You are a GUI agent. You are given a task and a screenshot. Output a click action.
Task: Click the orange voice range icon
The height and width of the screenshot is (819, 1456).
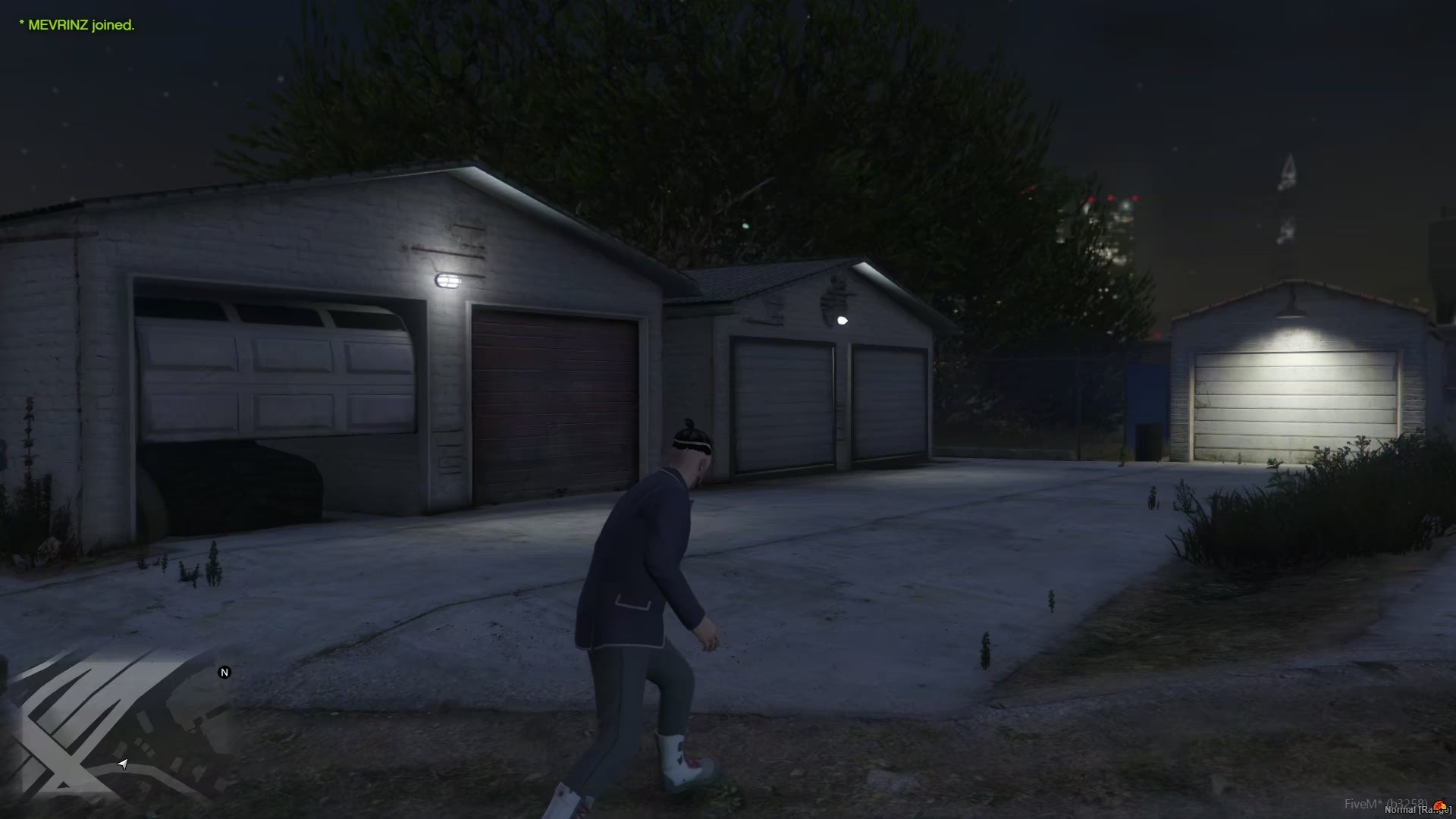tap(1439, 805)
